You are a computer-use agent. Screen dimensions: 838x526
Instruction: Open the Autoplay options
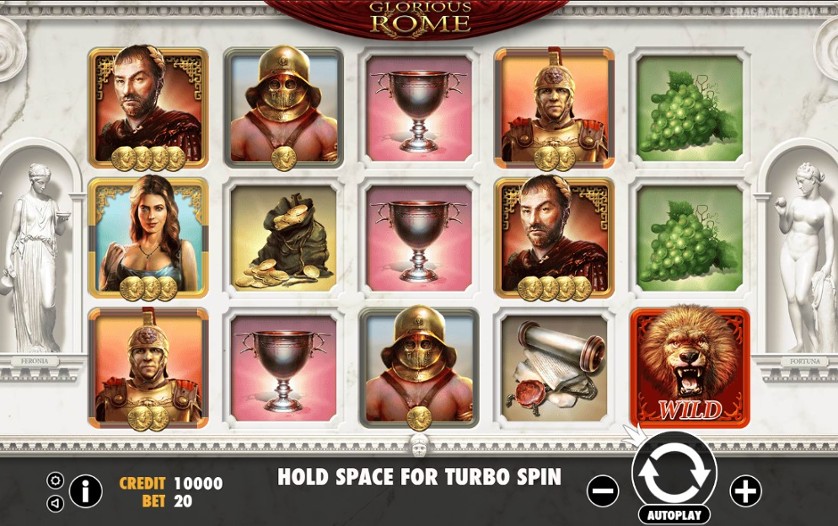click(x=674, y=515)
